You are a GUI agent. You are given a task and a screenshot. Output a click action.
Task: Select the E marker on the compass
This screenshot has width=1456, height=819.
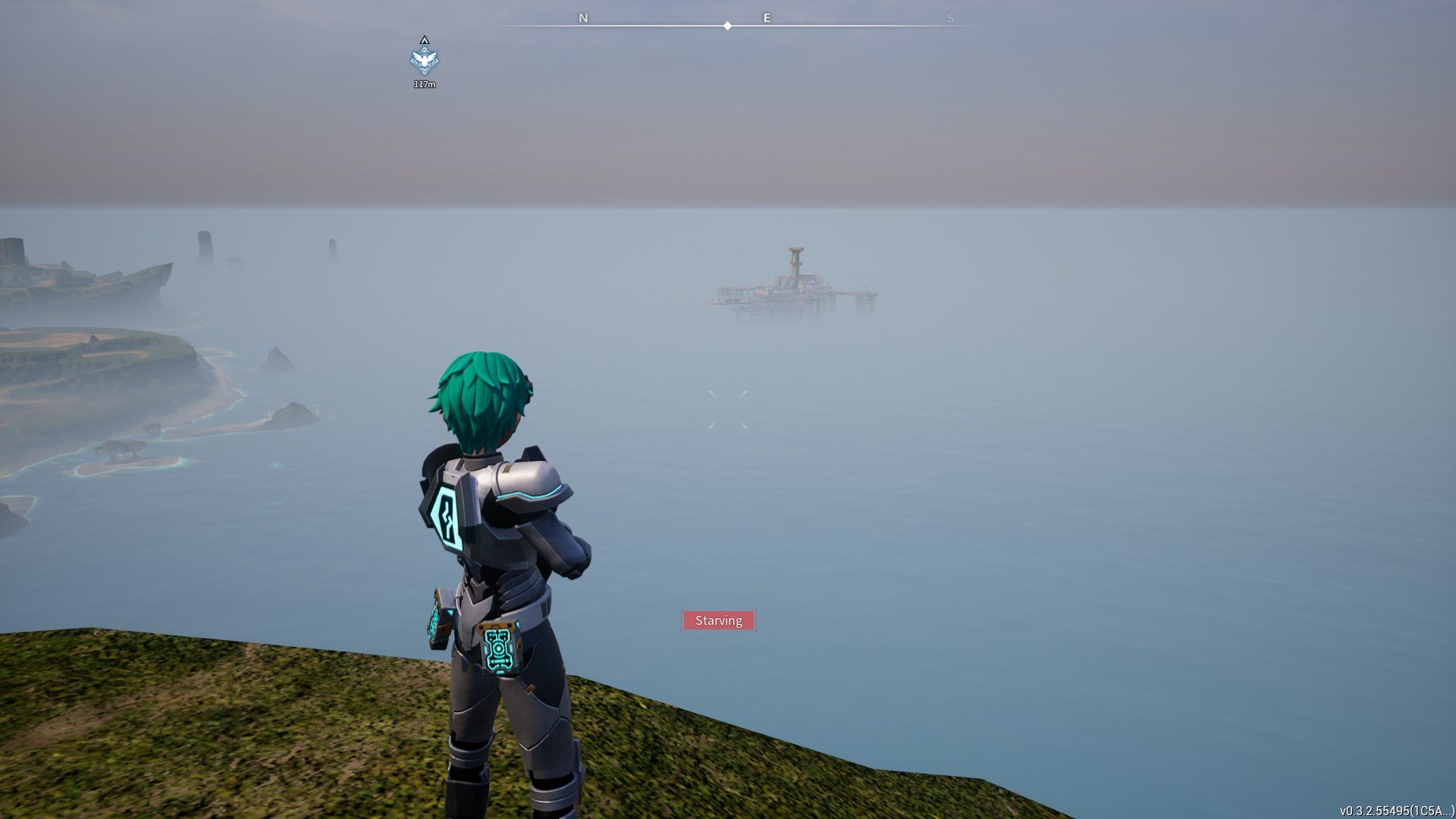tap(767, 17)
